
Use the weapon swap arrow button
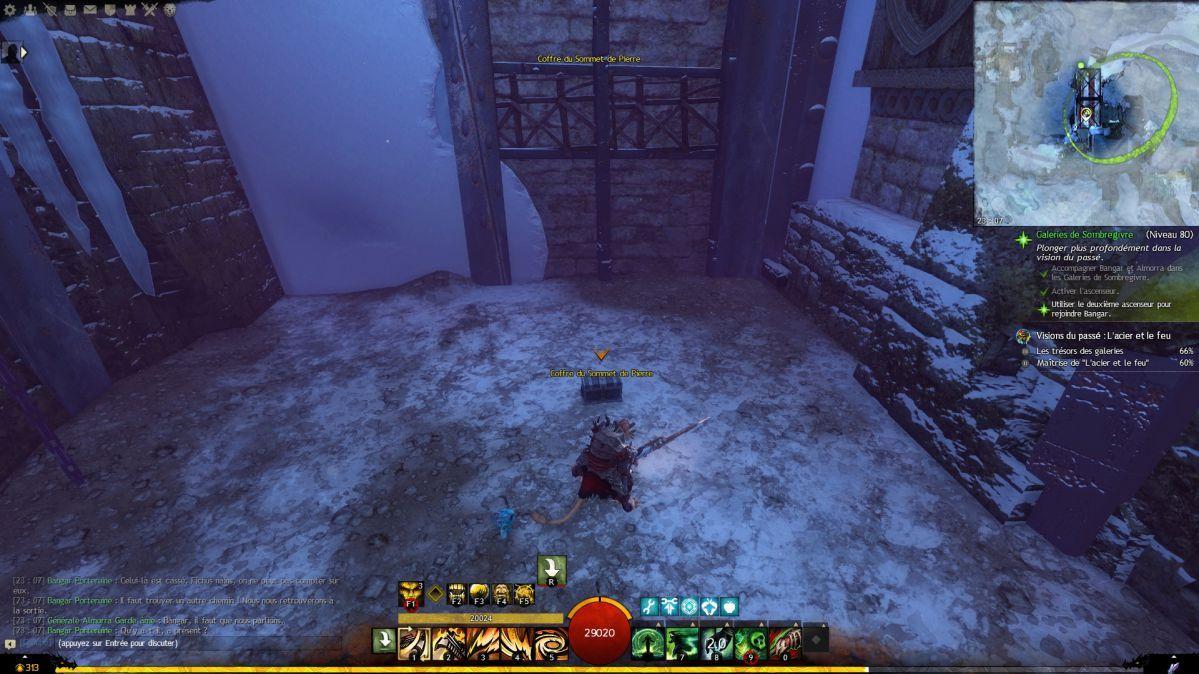(383, 640)
